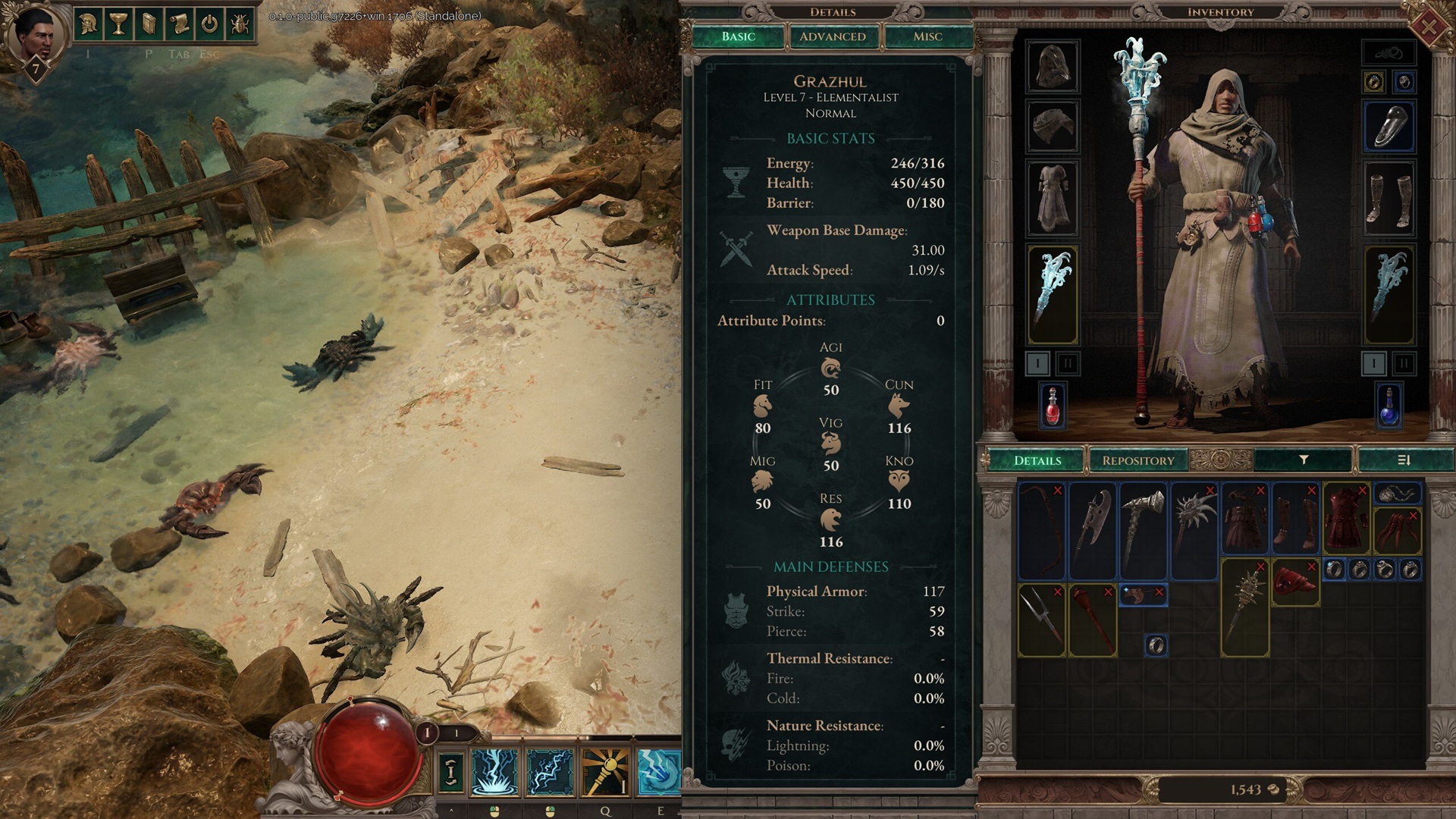Image resolution: width=1456 pixels, height=819 pixels.
Task: Select the equipped boots slot
Action: (x=1389, y=199)
